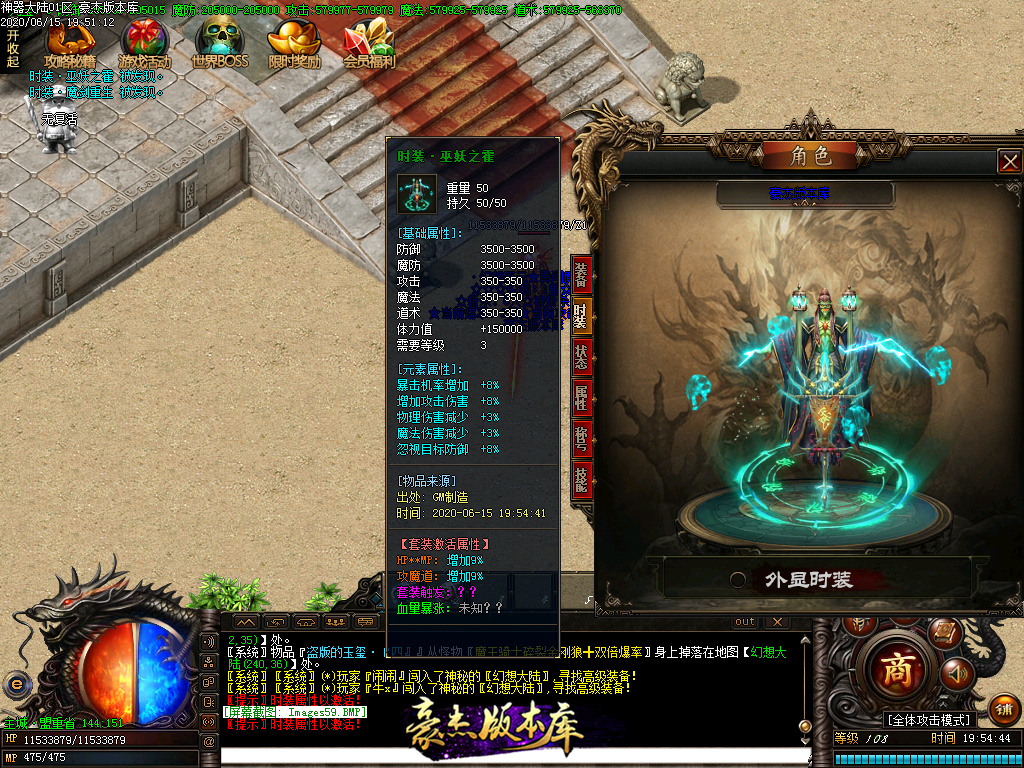
Task: Open the 铺 stall button
Action: (x=1004, y=709)
